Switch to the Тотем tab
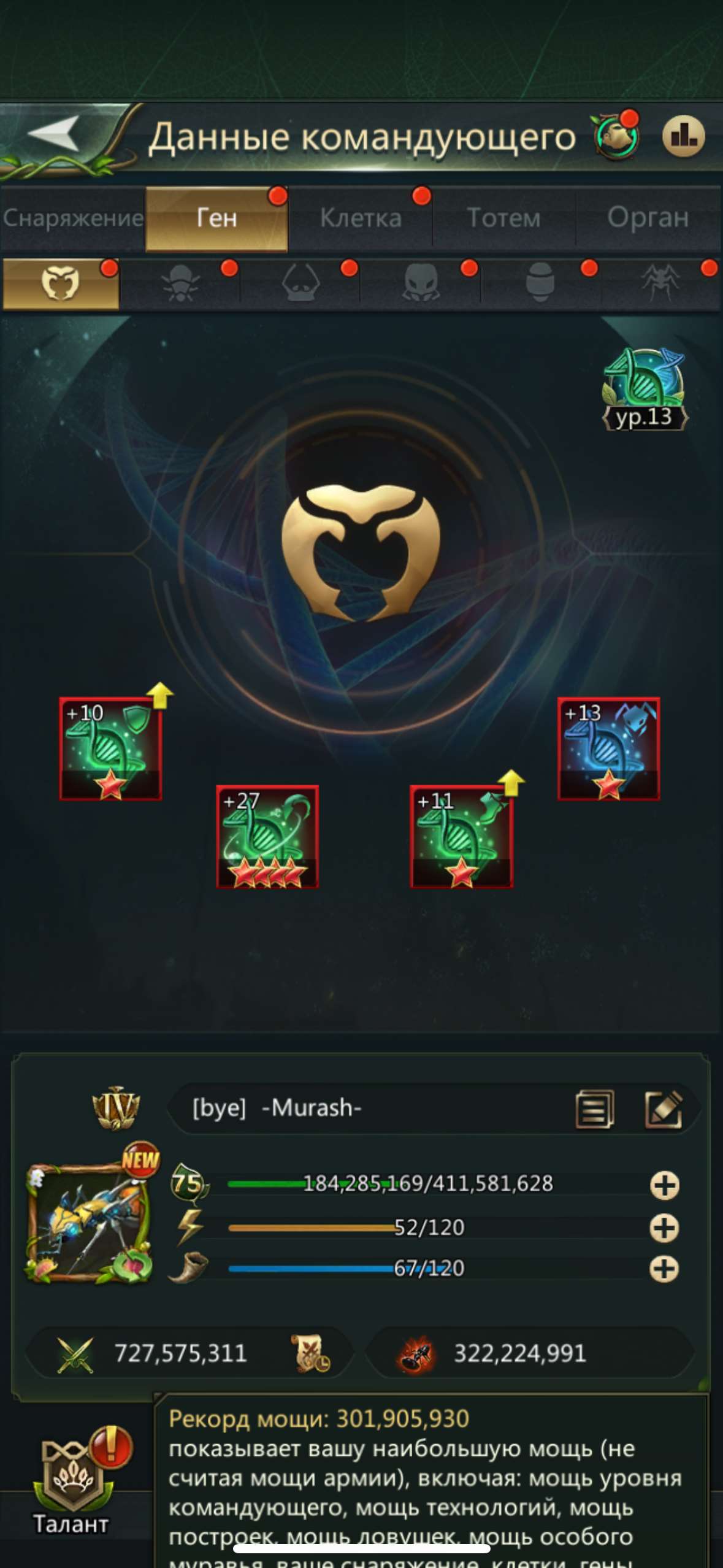This screenshot has width=723, height=1568. (x=503, y=218)
